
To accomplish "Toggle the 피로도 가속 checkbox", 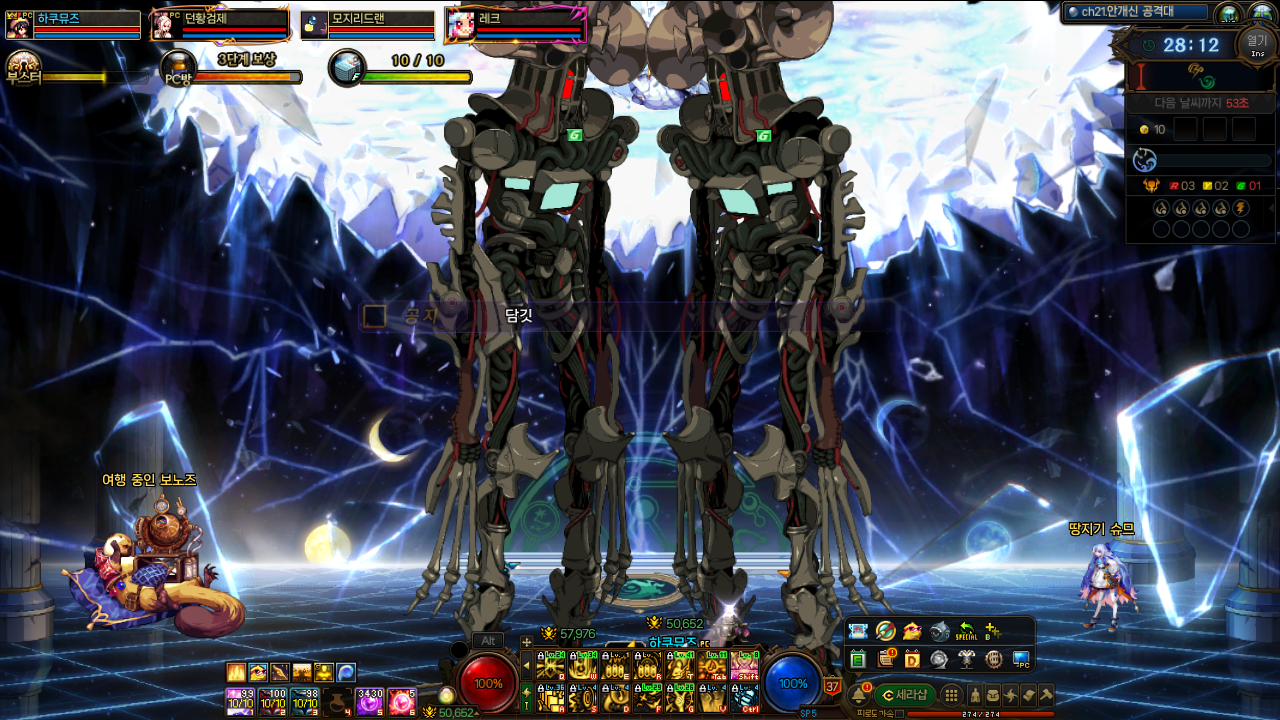I will click(899, 713).
